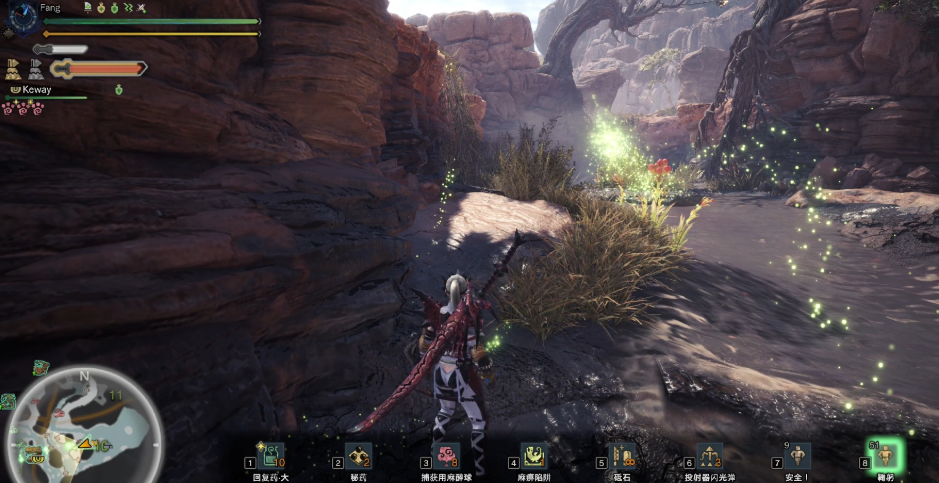939x483 pixels.
Task: Choose the 安全！ gesture shortcut
Action: coord(797,456)
